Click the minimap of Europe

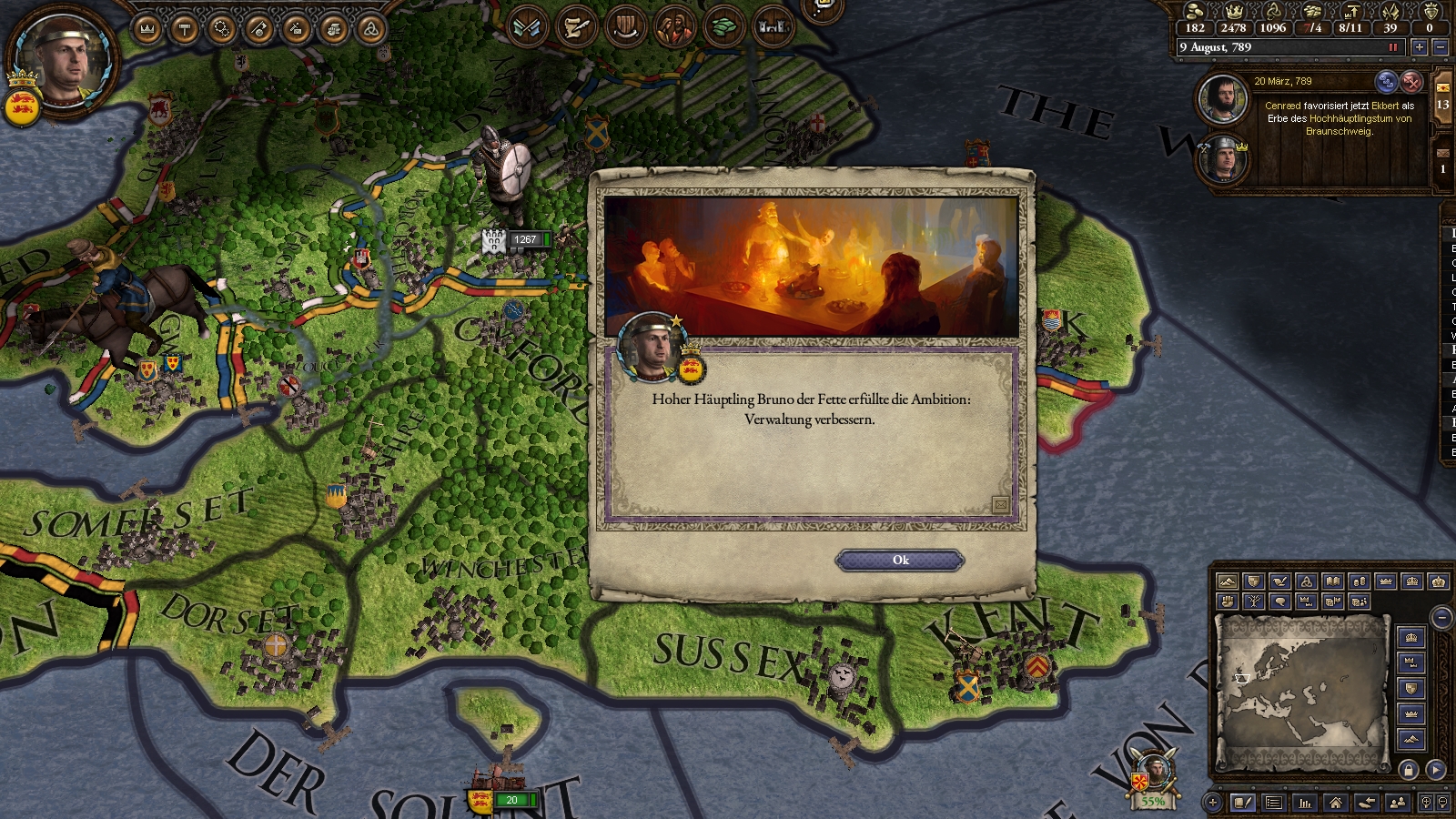1301,692
